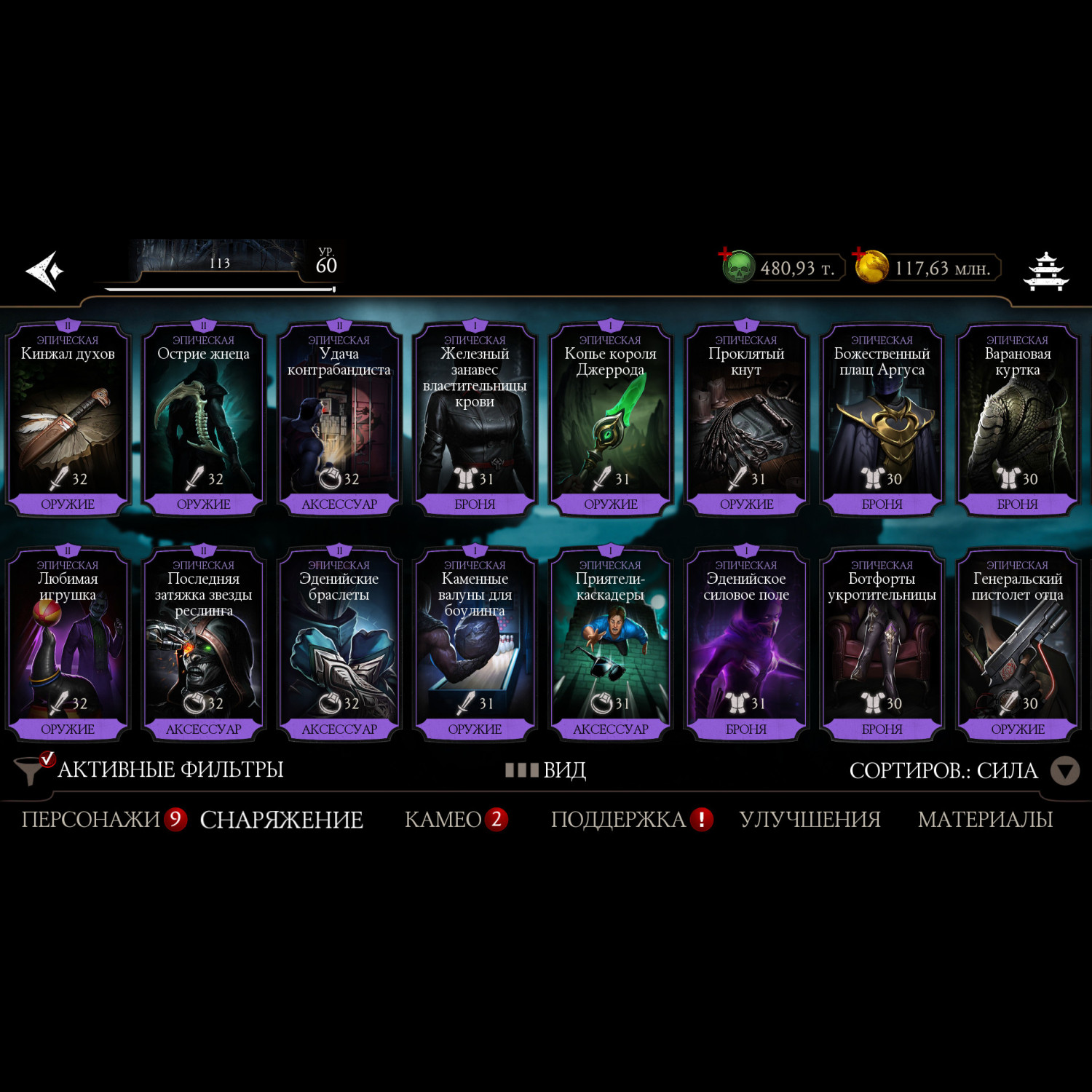Open the Удача контрабандиста accessory card

pyautogui.click(x=339, y=419)
